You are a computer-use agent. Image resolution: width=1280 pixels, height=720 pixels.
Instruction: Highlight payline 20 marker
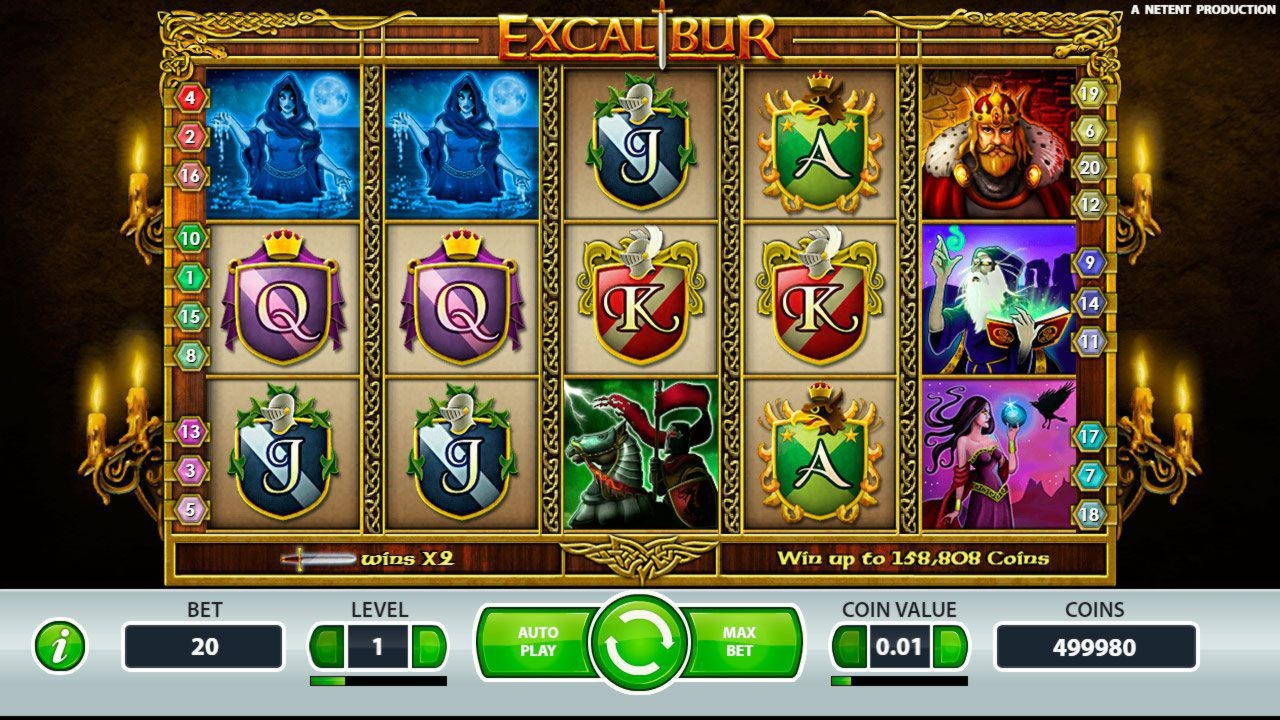pyautogui.click(x=1090, y=168)
